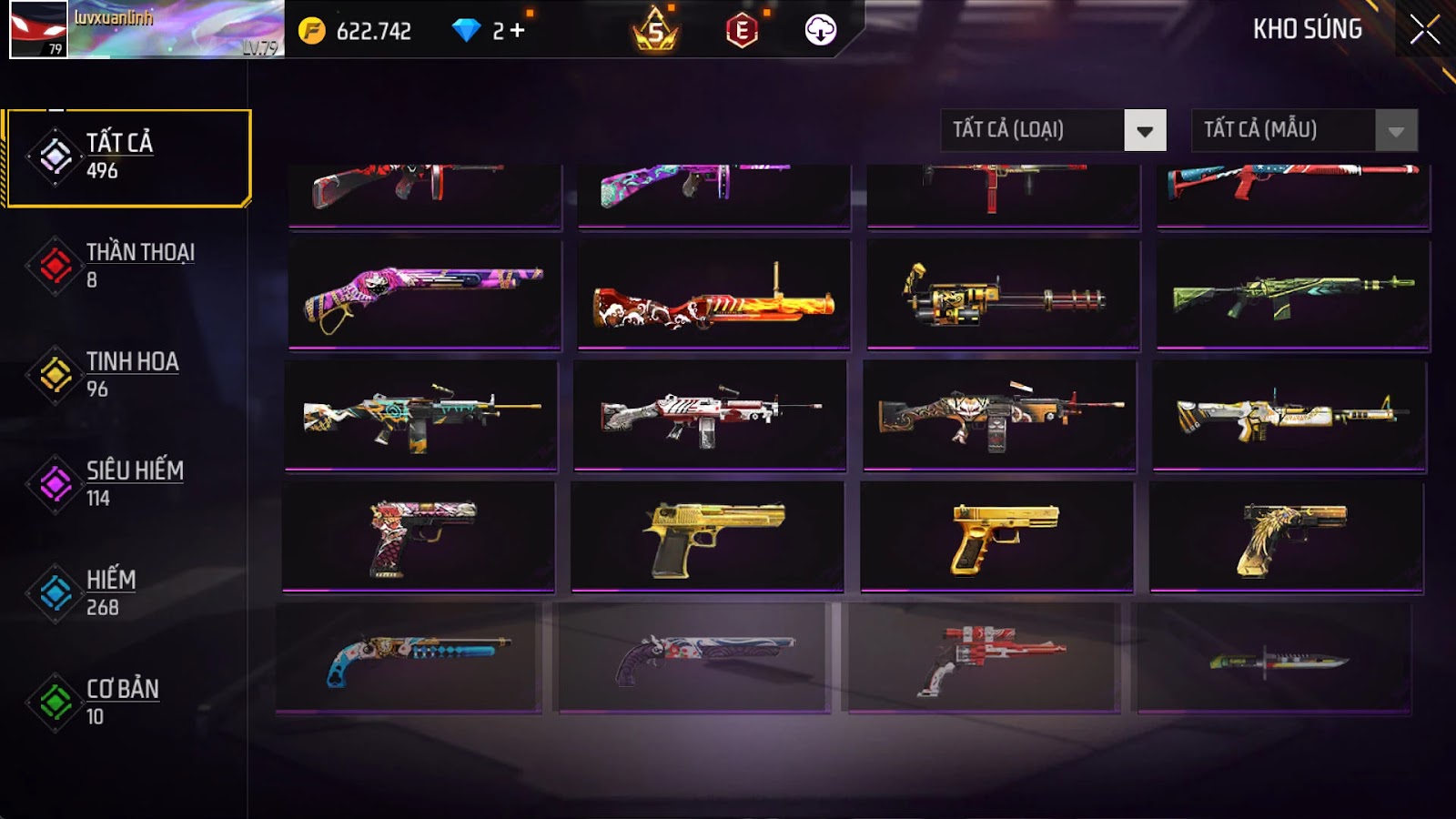Open luvxuanlinh player profile banner
Image resolution: width=1456 pixels, height=819 pixels.
click(x=147, y=30)
